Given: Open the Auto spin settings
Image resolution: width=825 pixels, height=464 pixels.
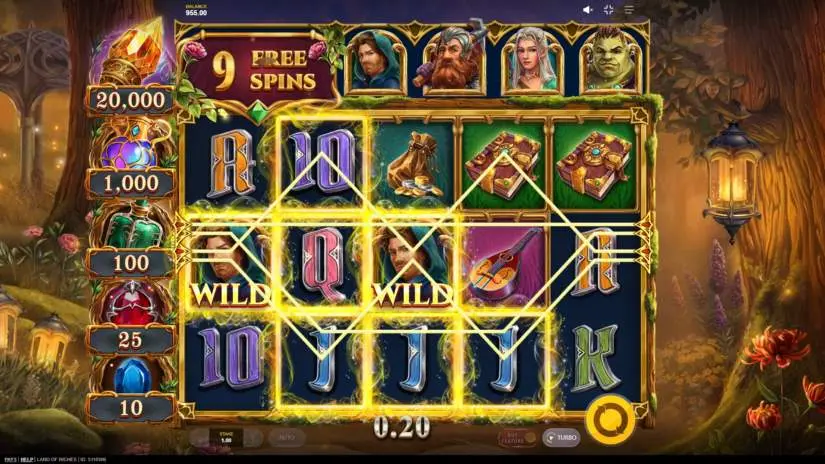Looking at the screenshot, I should [x=286, y=437].
